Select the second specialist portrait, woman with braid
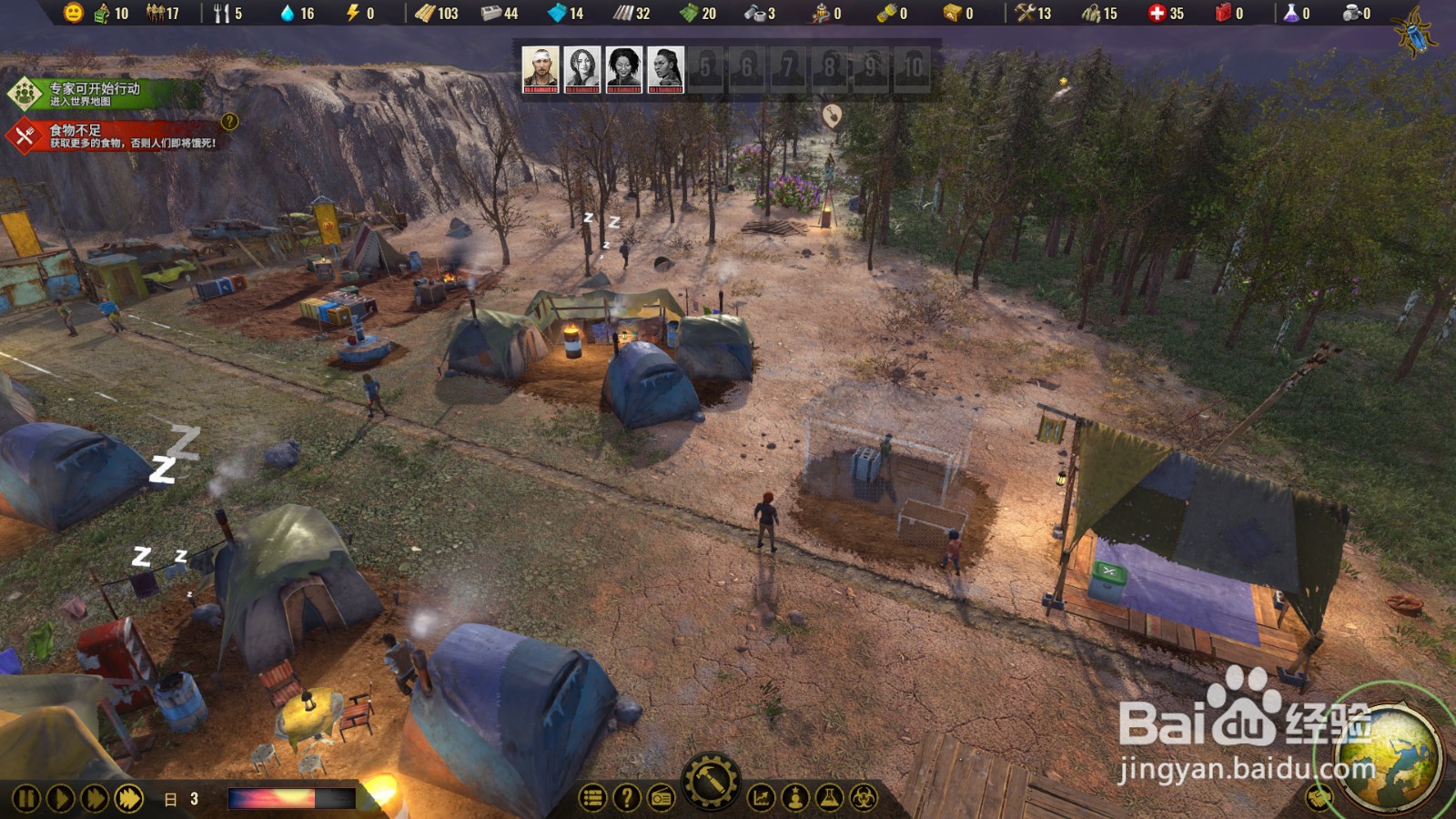The image size is (1456, 819). click(x=582, y=70)
